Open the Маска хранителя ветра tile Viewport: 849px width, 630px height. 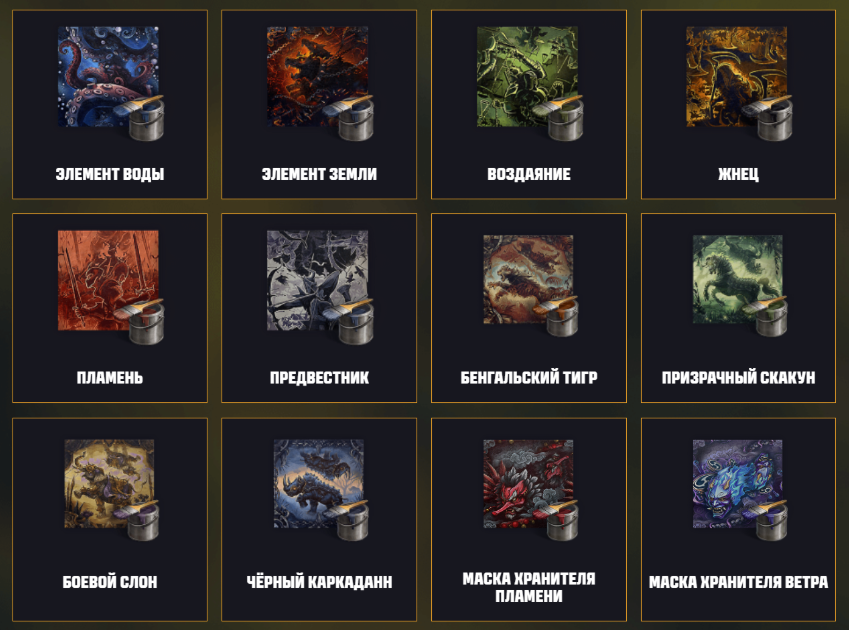[738, 518]
